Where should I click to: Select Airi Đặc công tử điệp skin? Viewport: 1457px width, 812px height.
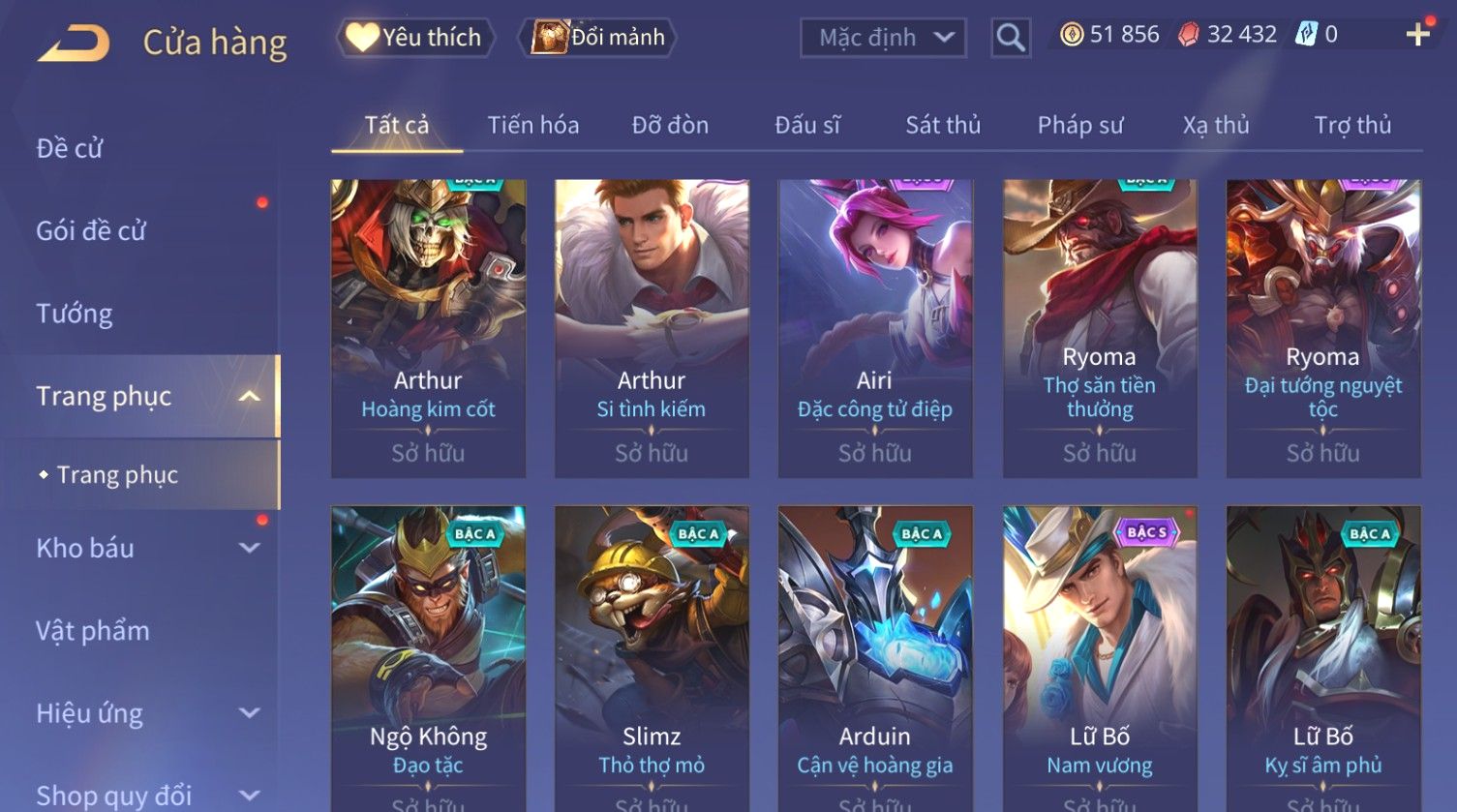pos(875,327)
